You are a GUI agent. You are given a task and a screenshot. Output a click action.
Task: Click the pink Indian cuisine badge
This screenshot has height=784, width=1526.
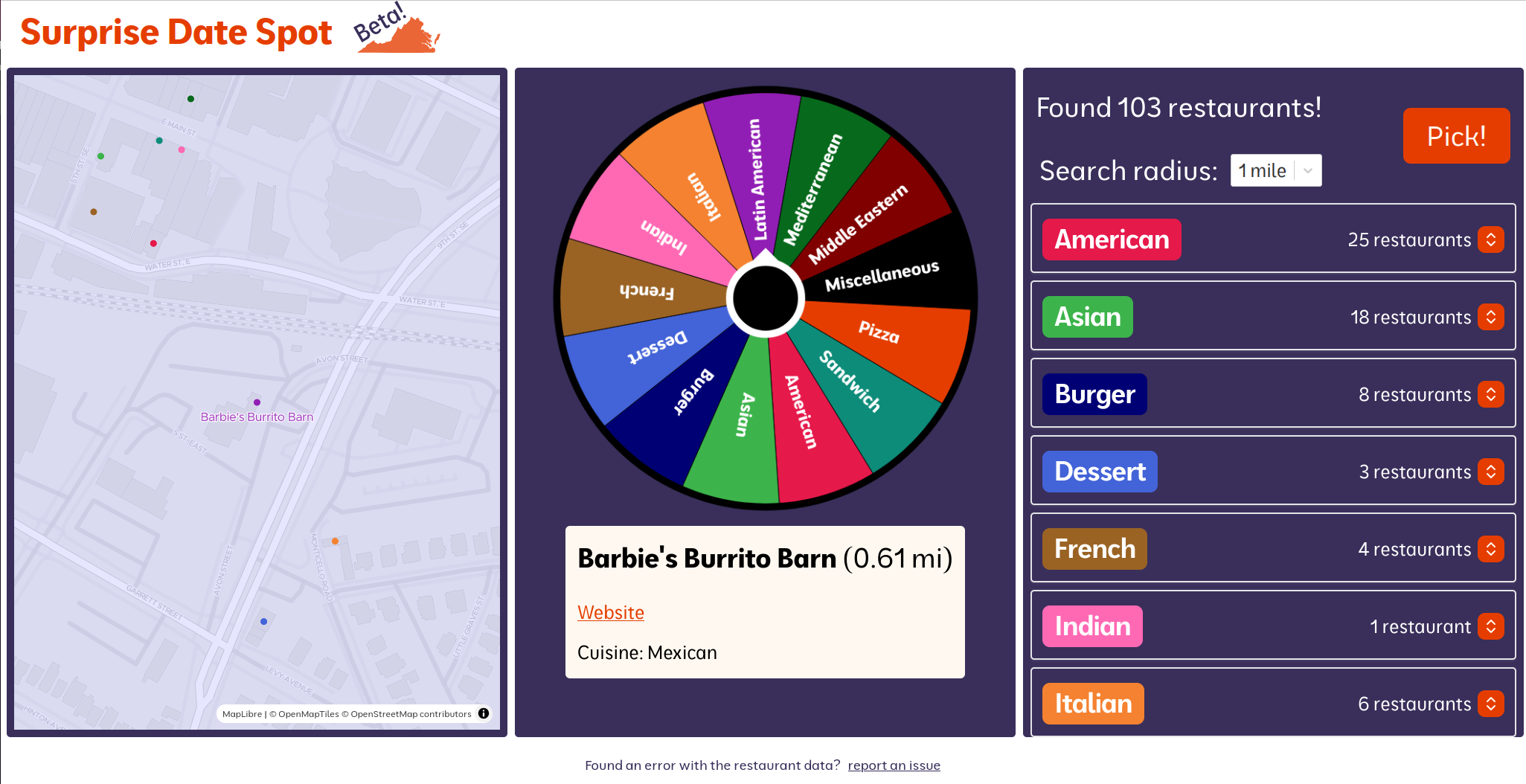point(1091,626)
